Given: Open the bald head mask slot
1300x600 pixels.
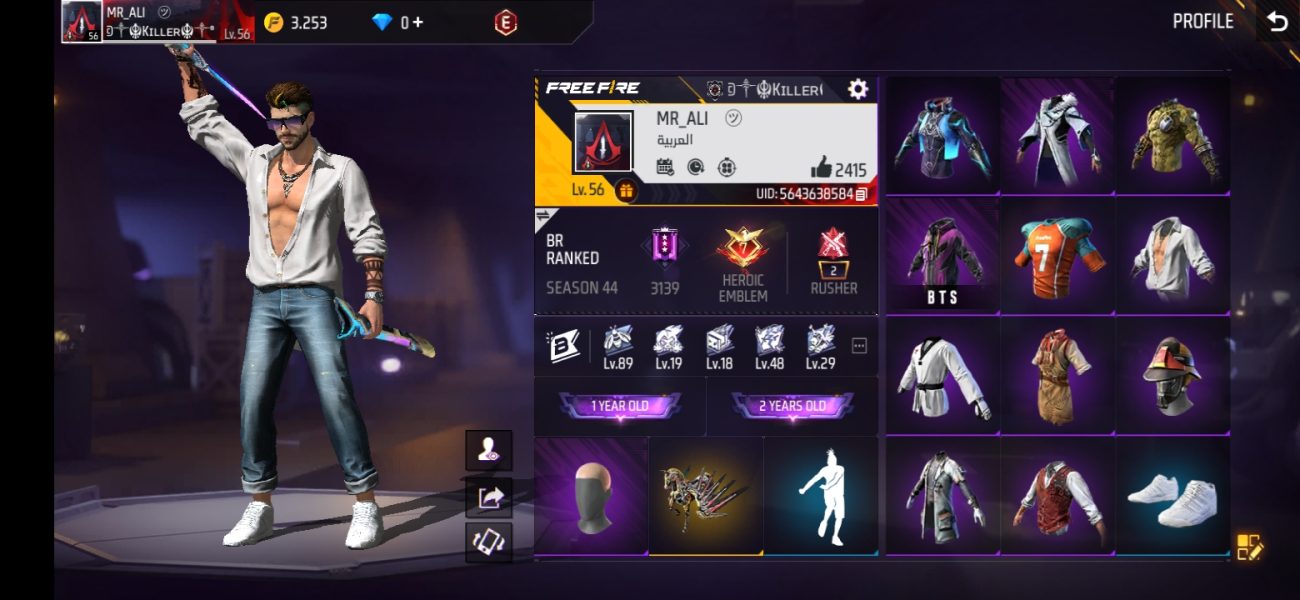Looking at the screenshot, I should (x=591, y=497).
